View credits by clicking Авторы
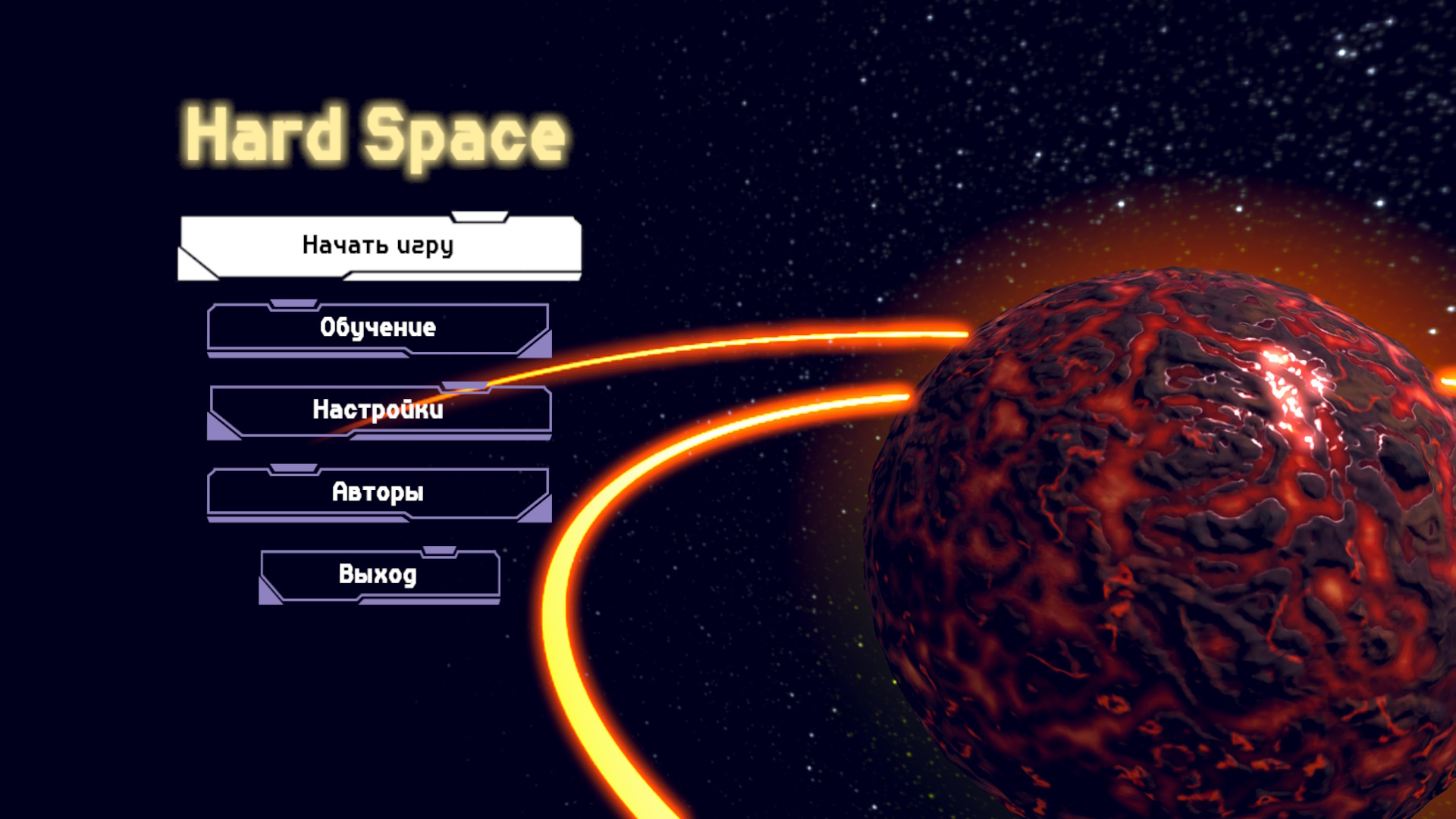This screenshot has height=819, width=1456. tap(378, 493)
